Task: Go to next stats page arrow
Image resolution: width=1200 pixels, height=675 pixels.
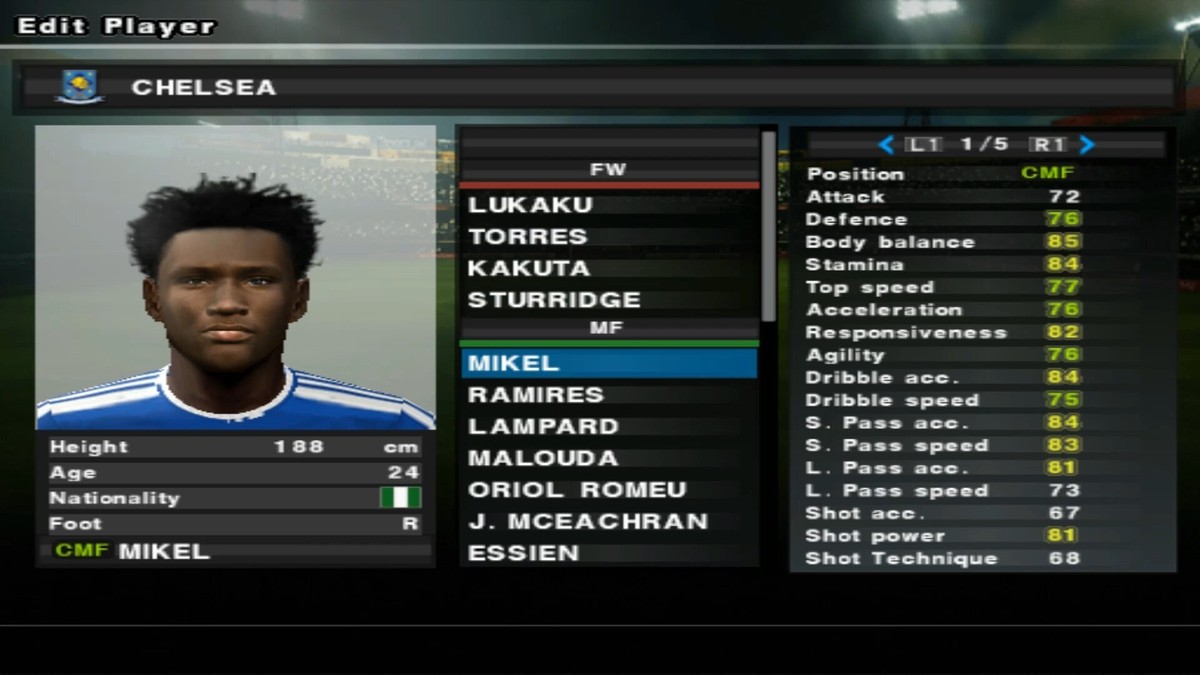Action: pos(1087,145)
